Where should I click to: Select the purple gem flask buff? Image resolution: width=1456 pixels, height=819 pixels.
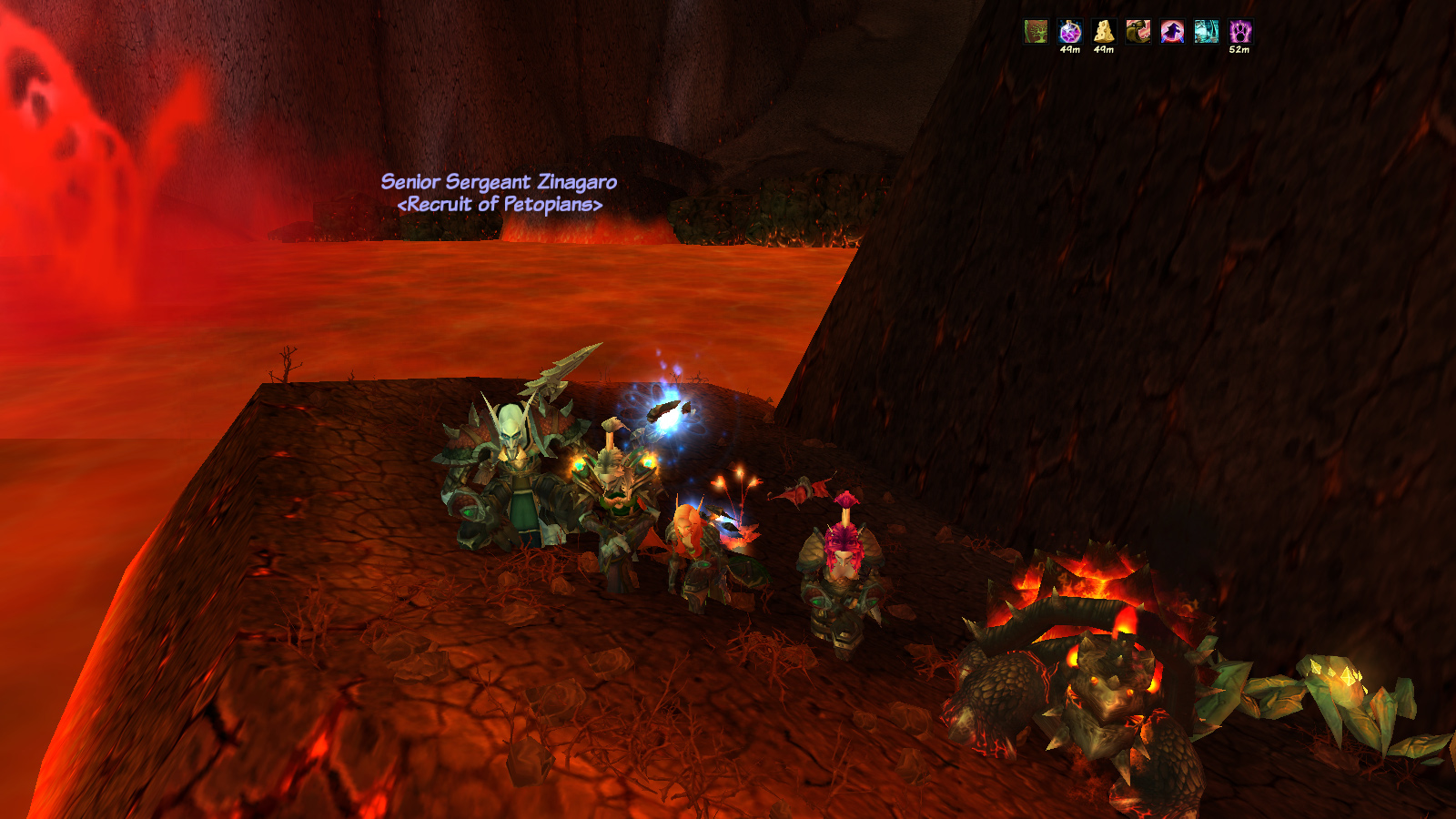1070,32
